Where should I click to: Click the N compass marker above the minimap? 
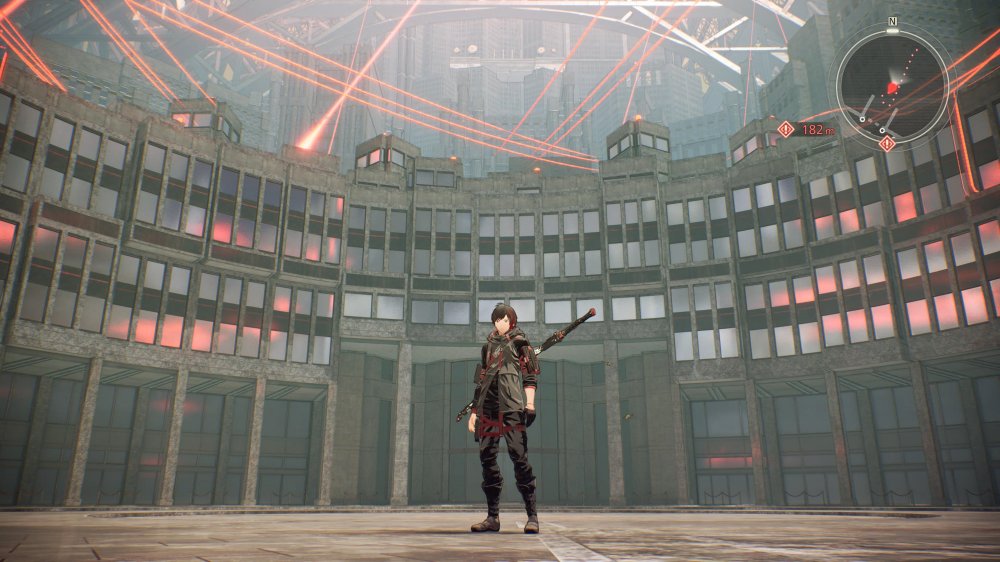click(892, 19)
